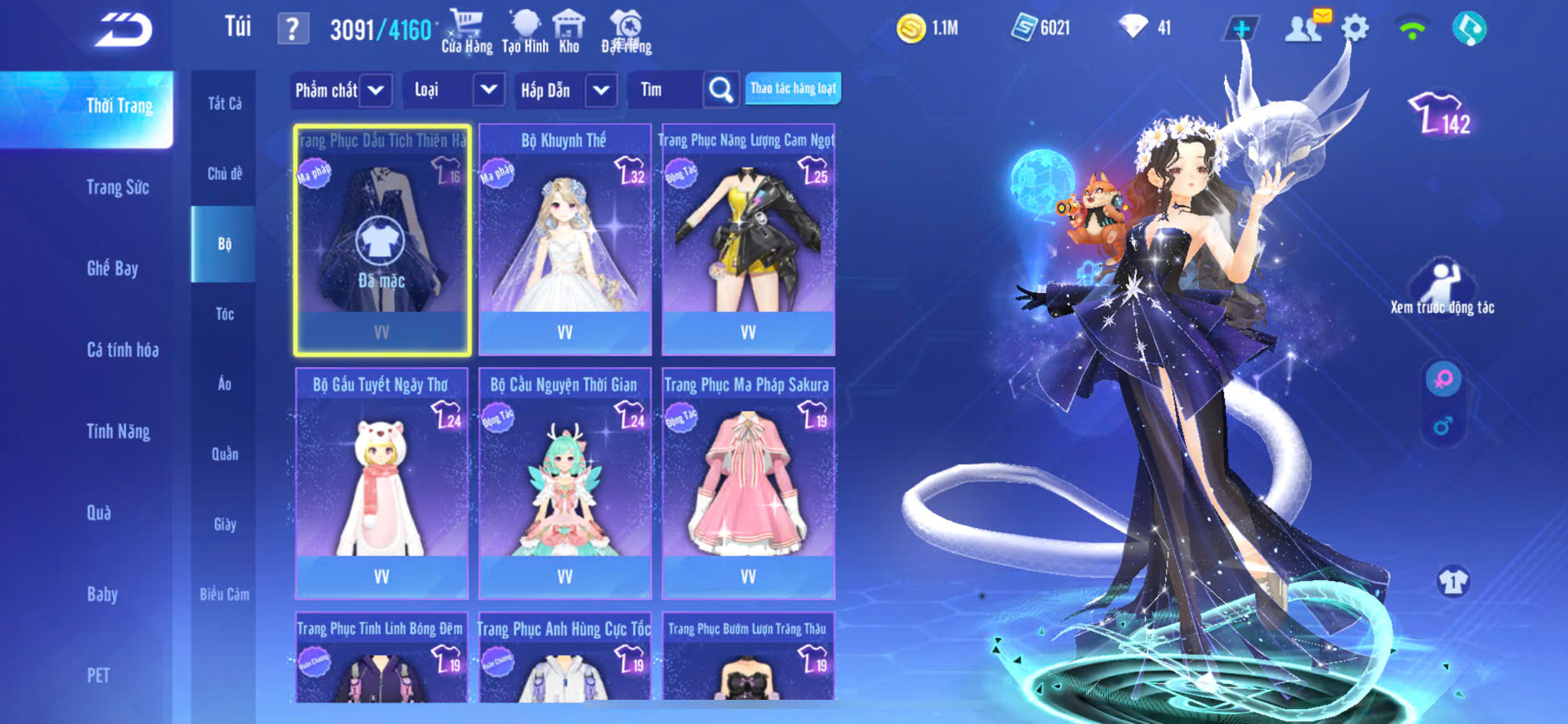Go back using the top-left arrow

pos(123,29)
